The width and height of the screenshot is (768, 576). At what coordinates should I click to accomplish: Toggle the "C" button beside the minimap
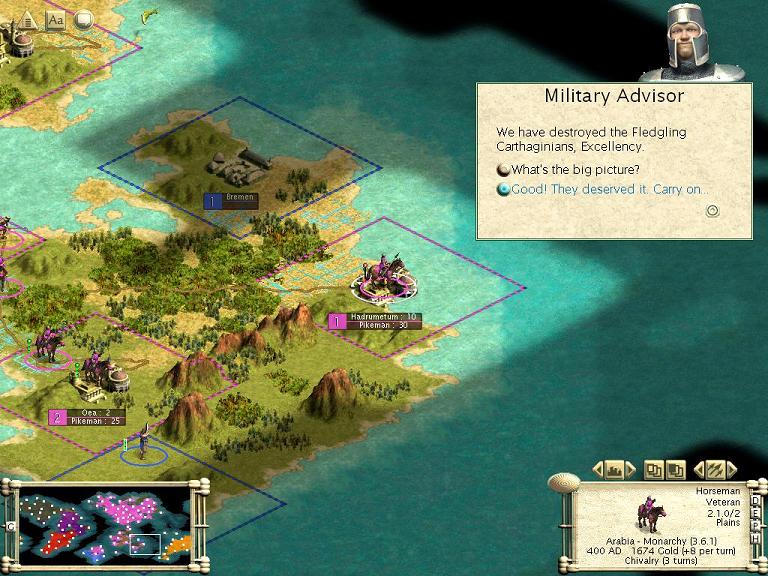click(8, 526)
